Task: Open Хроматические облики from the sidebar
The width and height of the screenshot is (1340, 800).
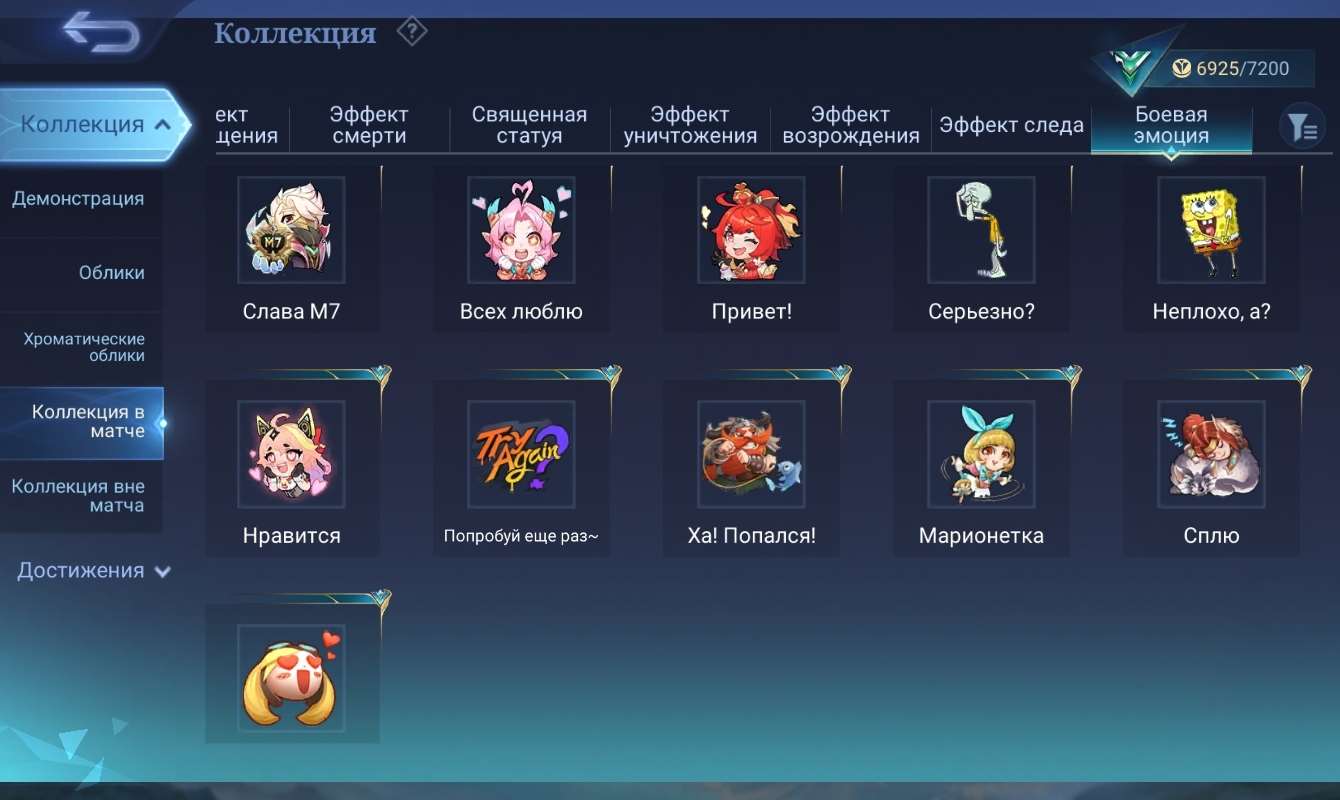Action: (x=81, y=347)
